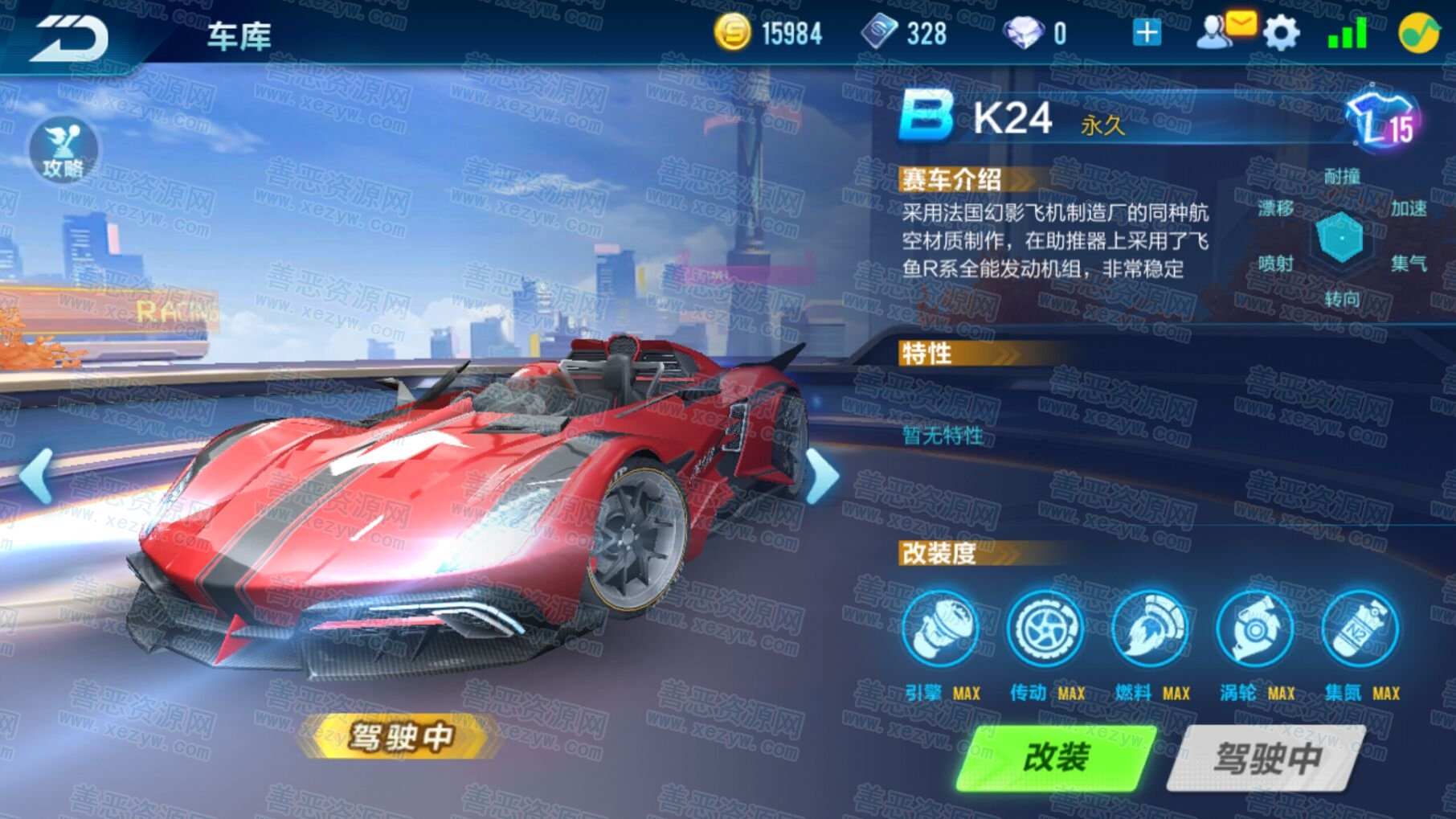Add currency with the blue plus button
Image resolution: width=1456 pixels, height=819 pixels.
pos(1146,33)
